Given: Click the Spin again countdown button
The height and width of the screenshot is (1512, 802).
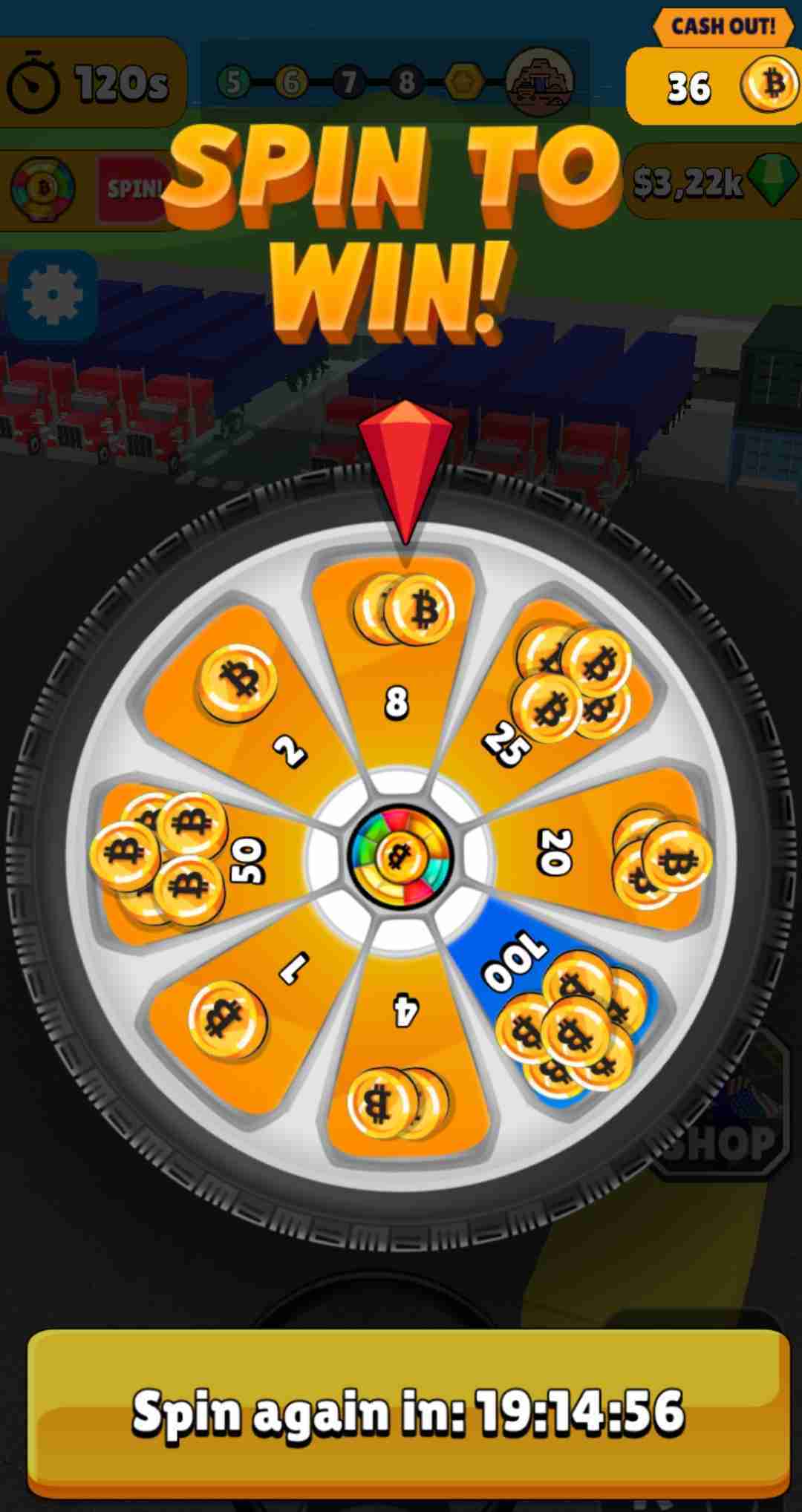Looking at the screenshot, I should 408,1411.
